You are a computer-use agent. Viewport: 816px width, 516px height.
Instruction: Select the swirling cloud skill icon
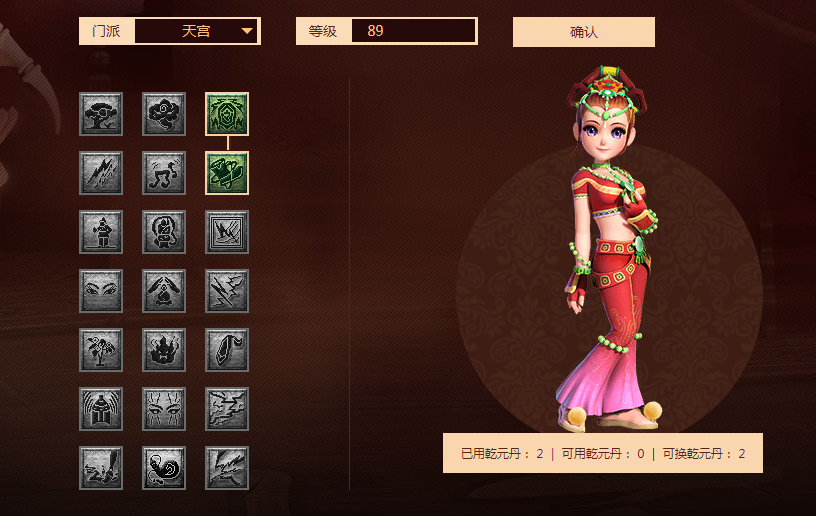(164, 114)
